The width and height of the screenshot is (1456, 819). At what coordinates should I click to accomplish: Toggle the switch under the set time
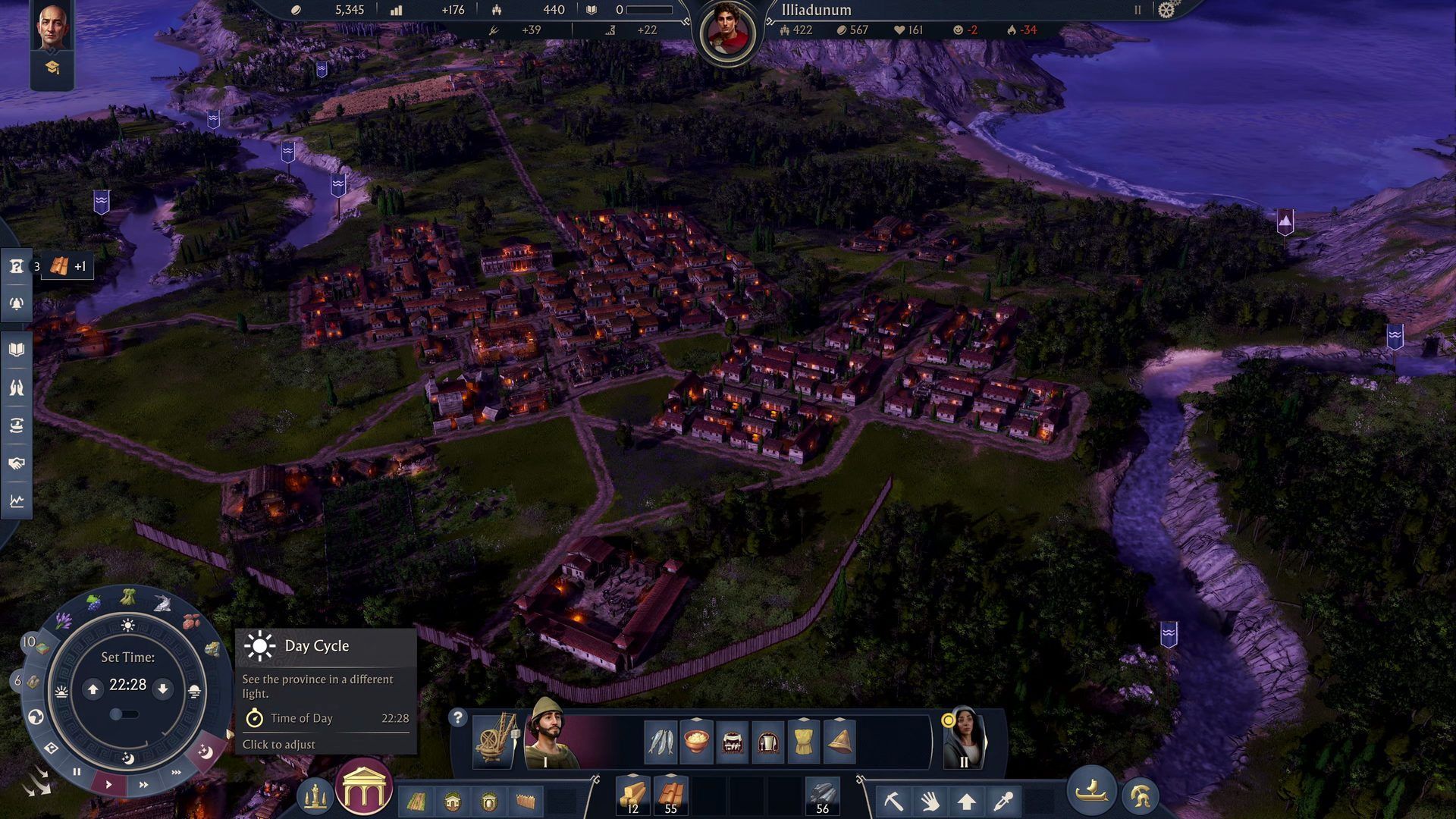click(123, 714)
